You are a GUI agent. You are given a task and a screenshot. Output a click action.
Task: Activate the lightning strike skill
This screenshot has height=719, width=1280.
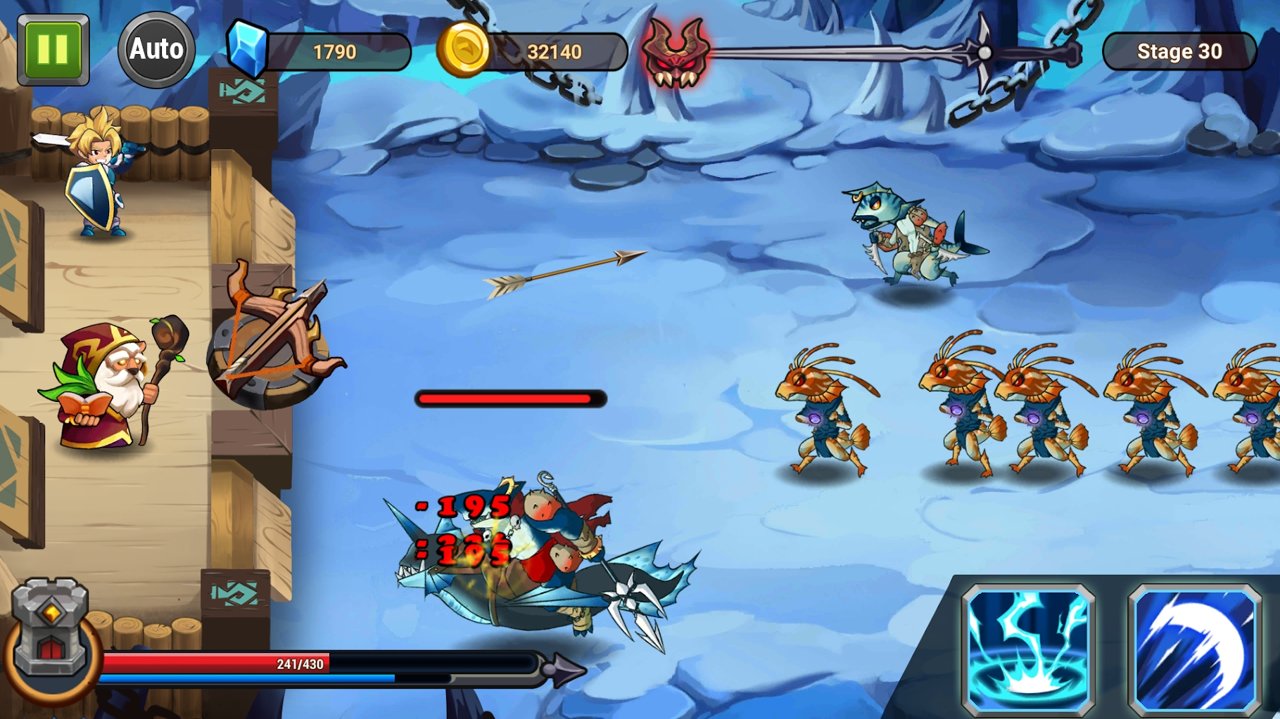pyautogui.click(x=1028, y=649)
